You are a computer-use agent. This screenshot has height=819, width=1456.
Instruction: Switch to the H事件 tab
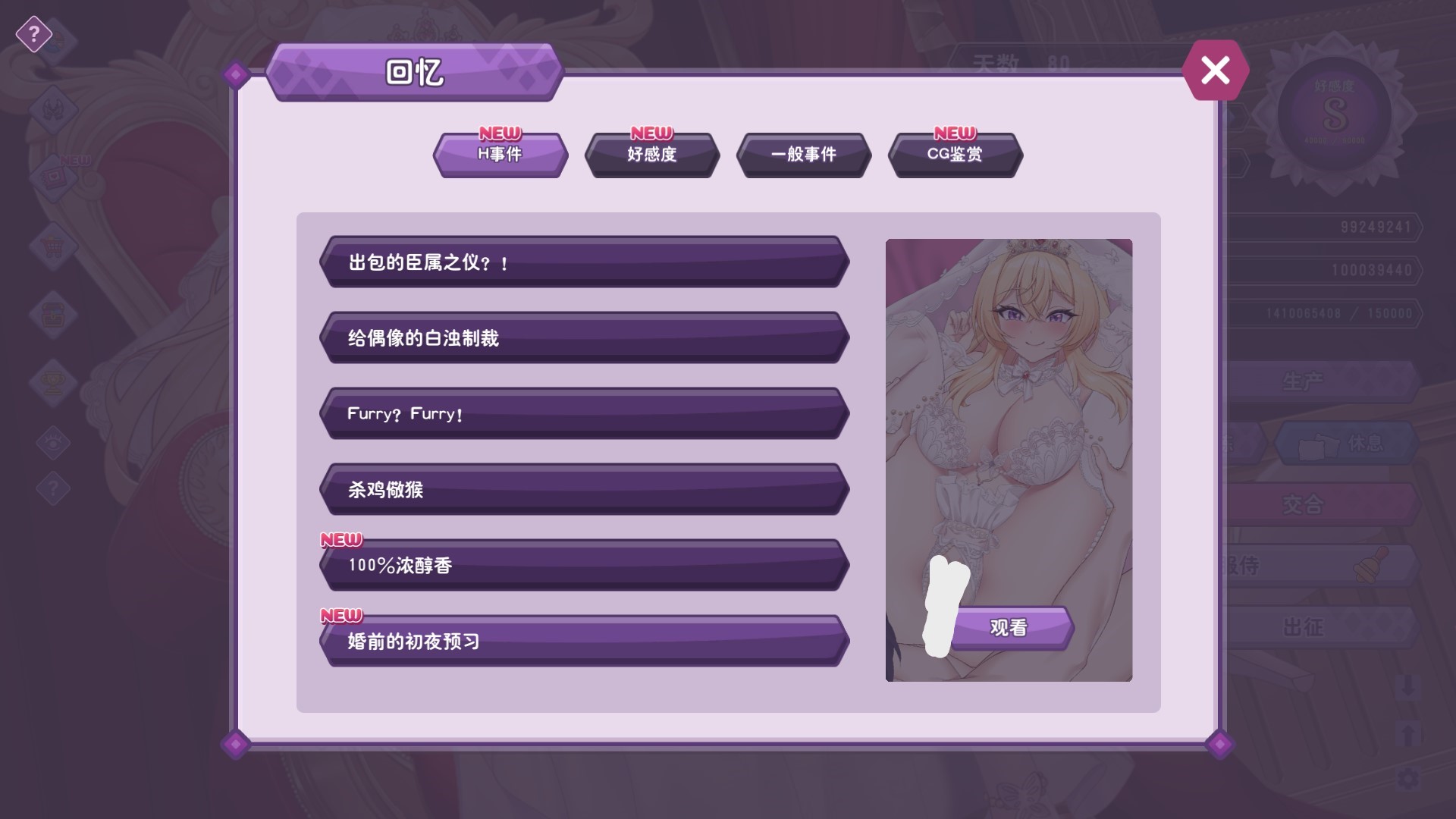pos(500,156)
